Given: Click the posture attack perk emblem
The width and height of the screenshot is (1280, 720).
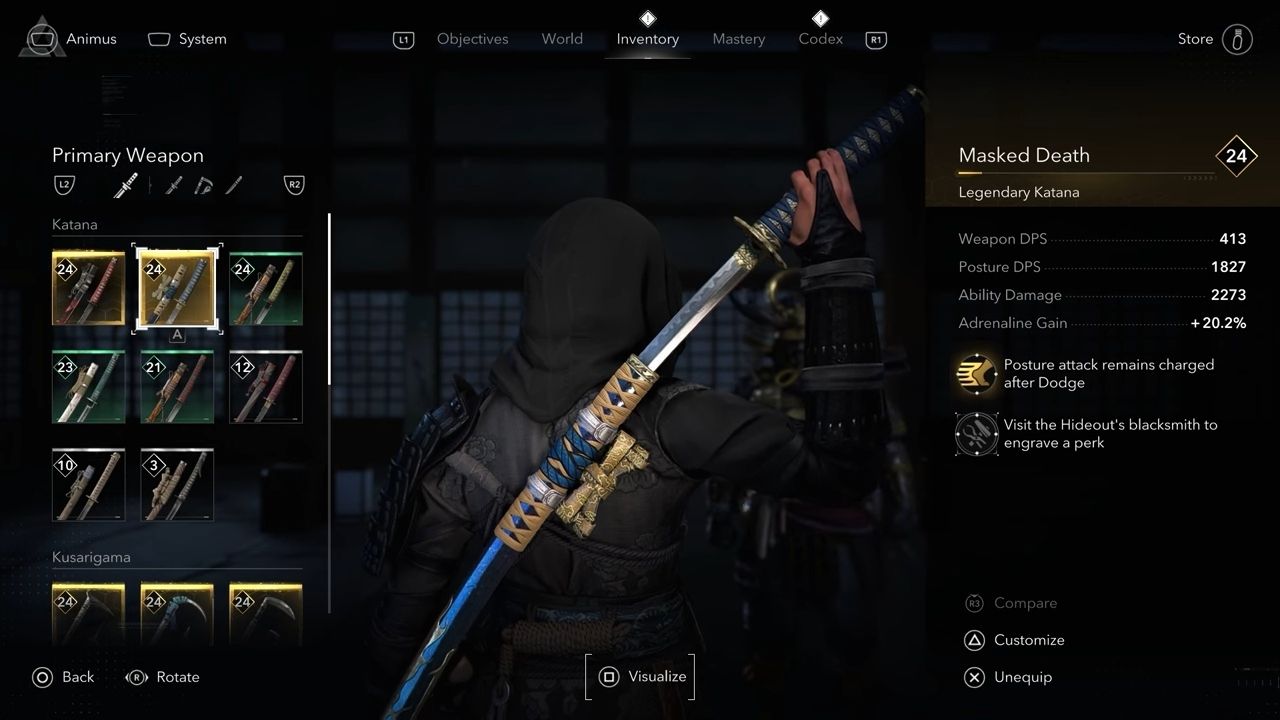Looking at the screenshot, I should (x=976, y=374).
